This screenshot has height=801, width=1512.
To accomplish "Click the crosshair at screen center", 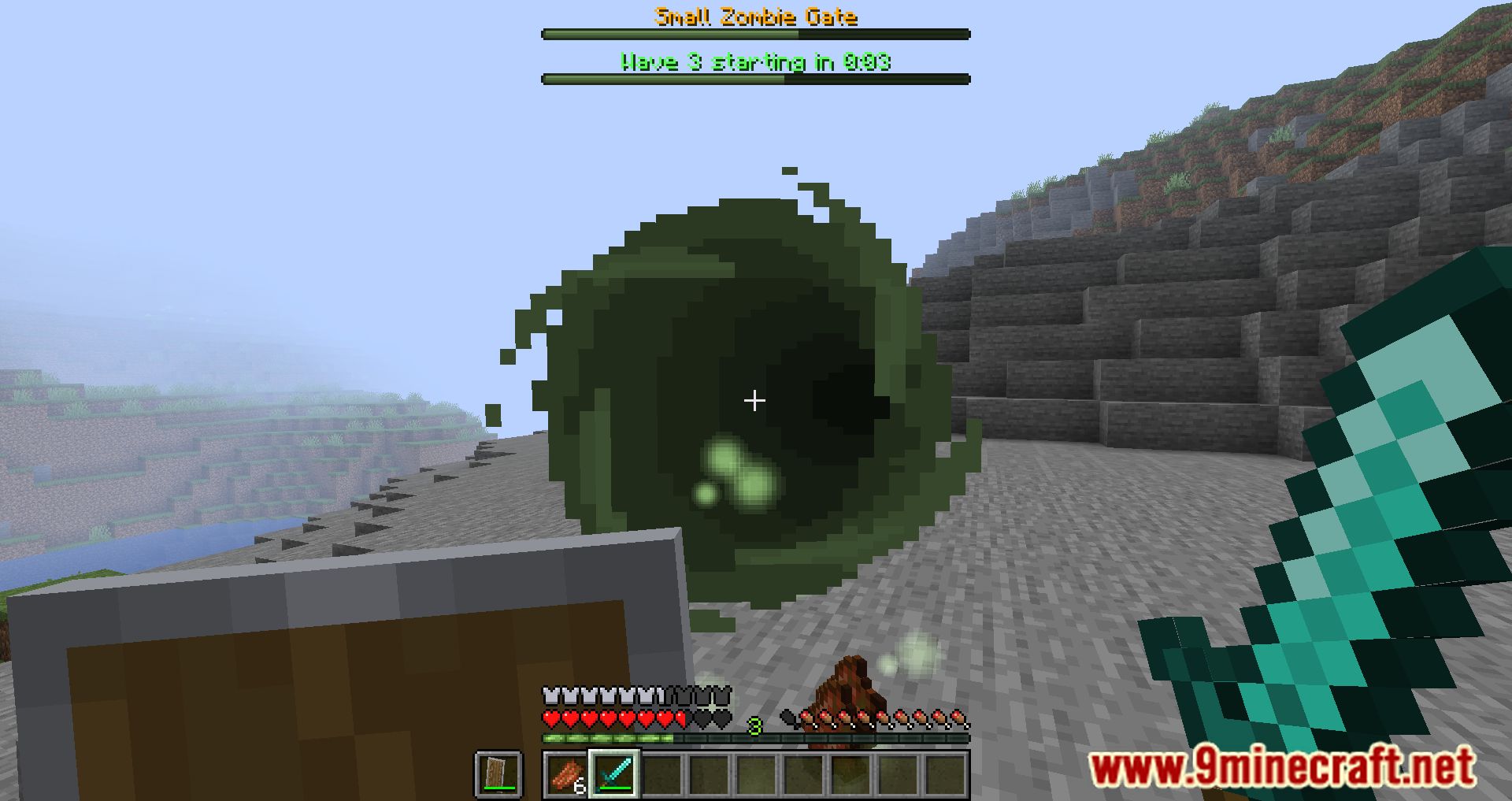I will 755,401.
